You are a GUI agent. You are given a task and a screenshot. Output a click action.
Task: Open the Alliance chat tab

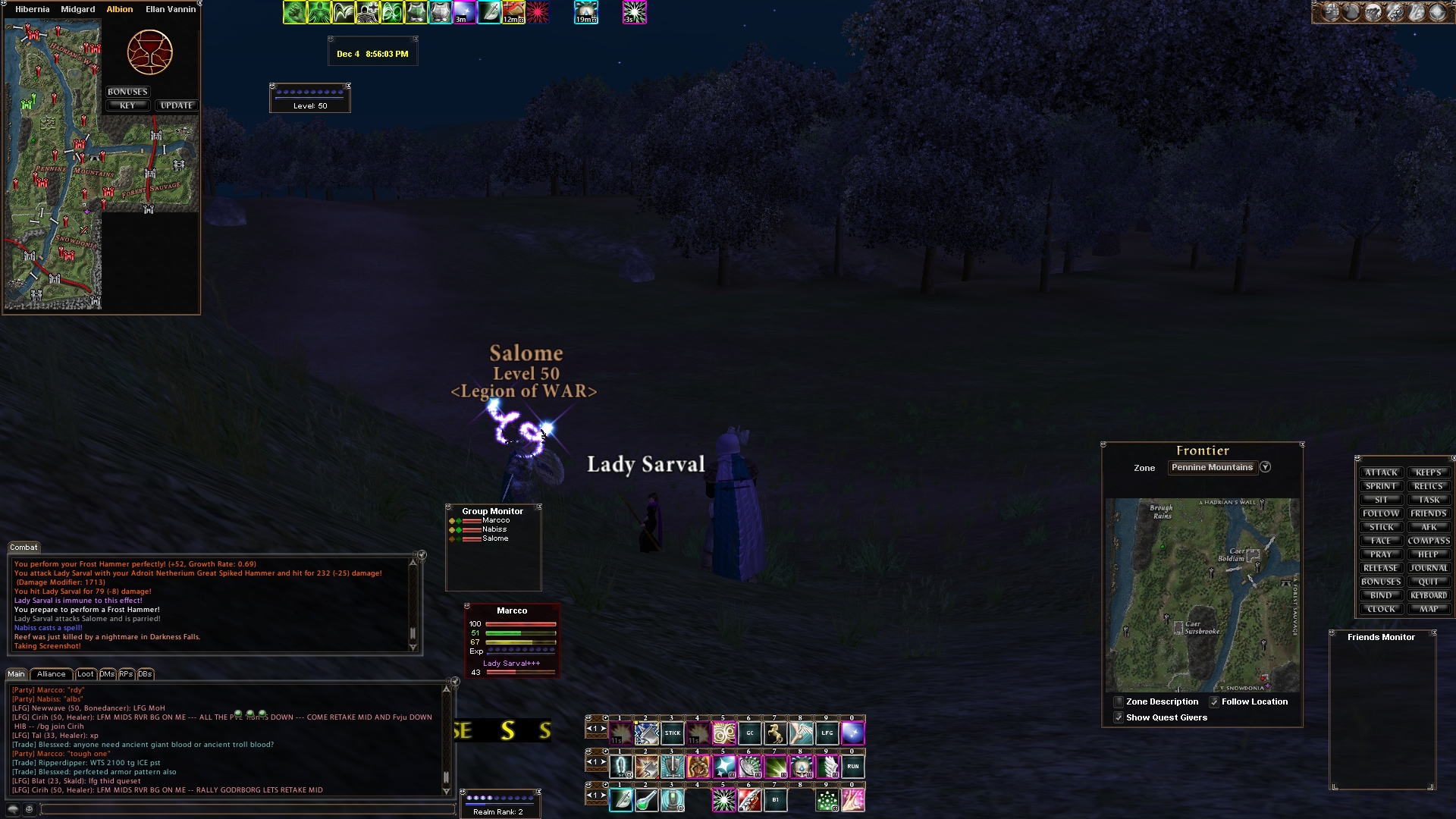pyautogui.click(x=51, y=674)
